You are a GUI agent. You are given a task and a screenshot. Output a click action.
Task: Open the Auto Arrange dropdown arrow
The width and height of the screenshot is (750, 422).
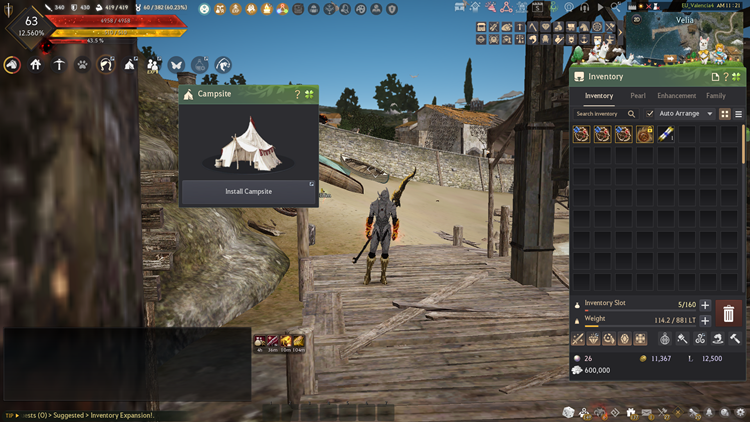[710, 114]
